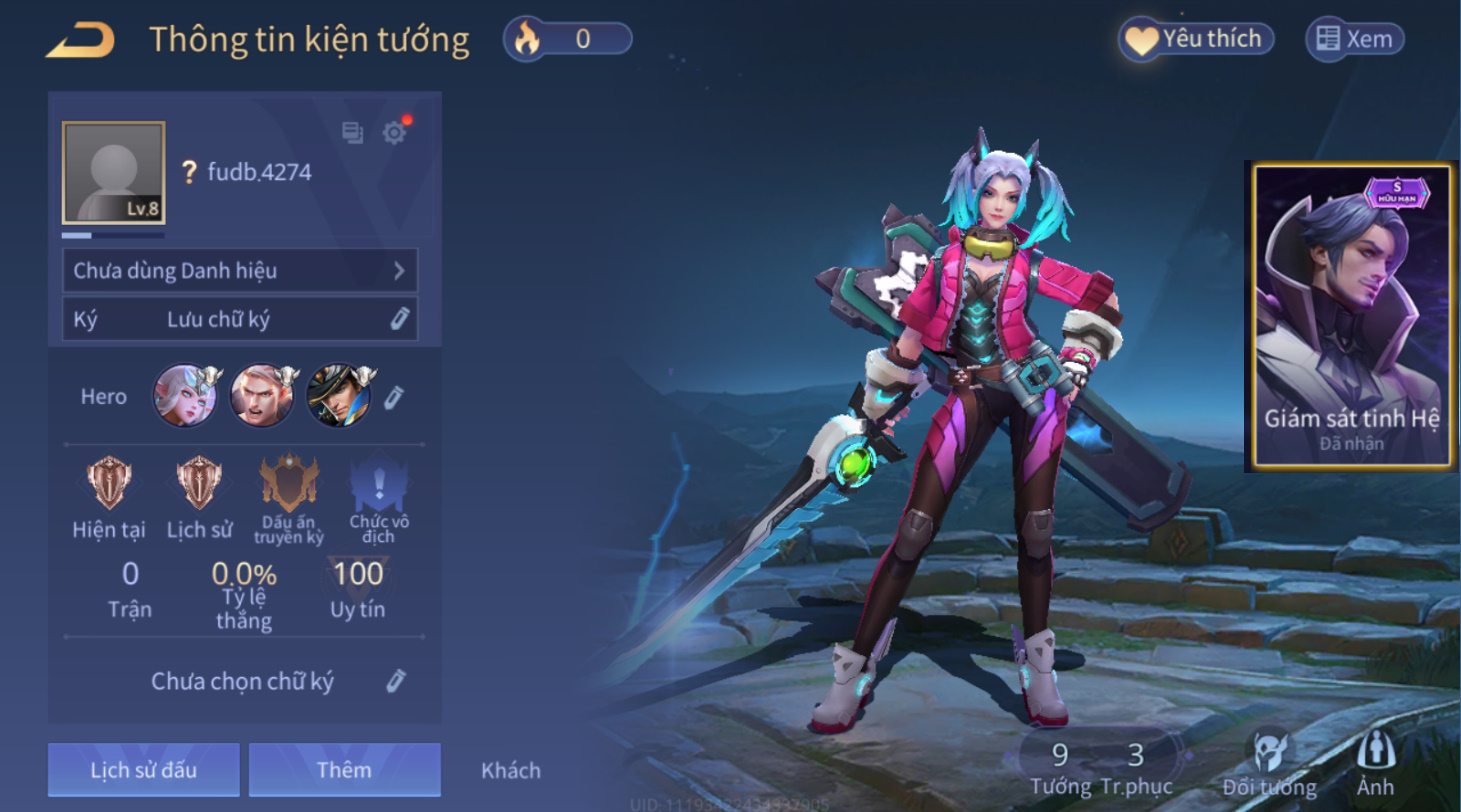The width and height of the screenshot is (1461, 812).
Task: Open the Xem view button
Action: click(x=1354, y=39)
